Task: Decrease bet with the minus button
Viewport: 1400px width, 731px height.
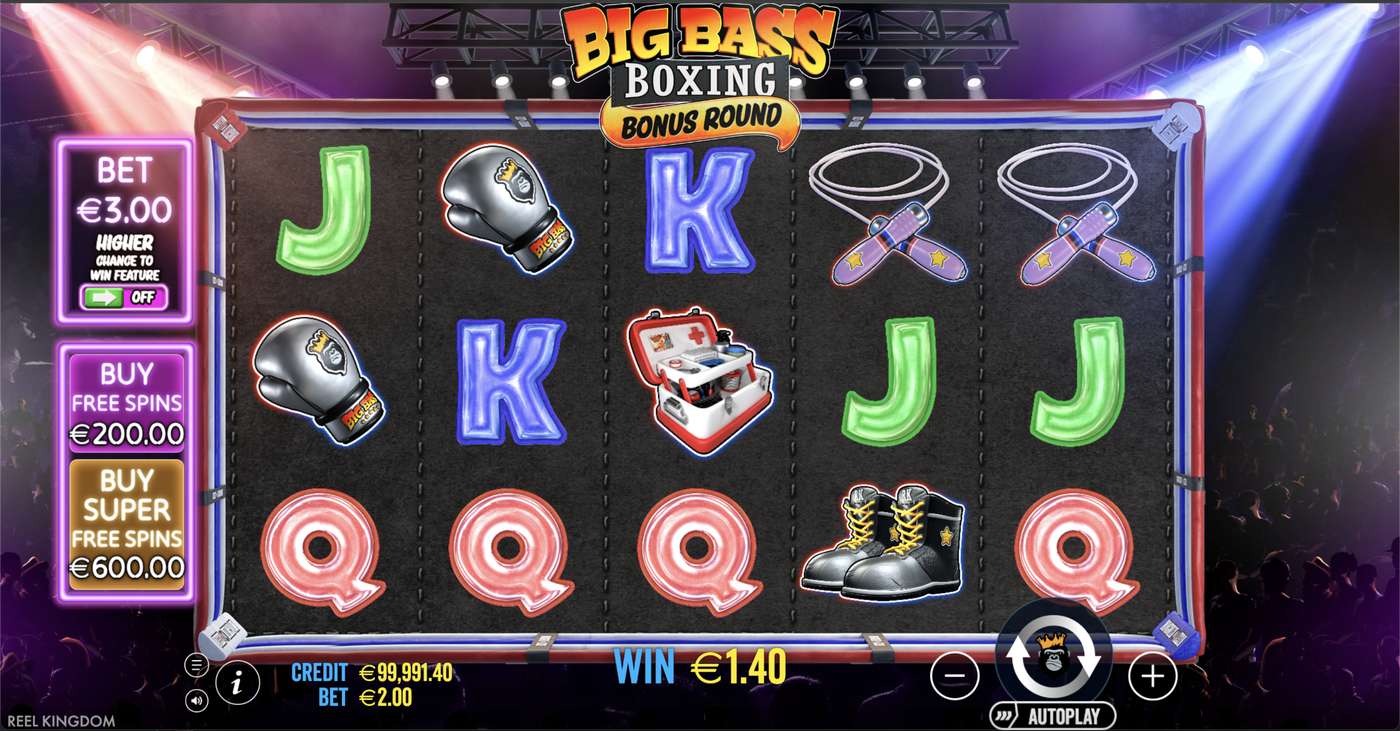Action: 954,676
